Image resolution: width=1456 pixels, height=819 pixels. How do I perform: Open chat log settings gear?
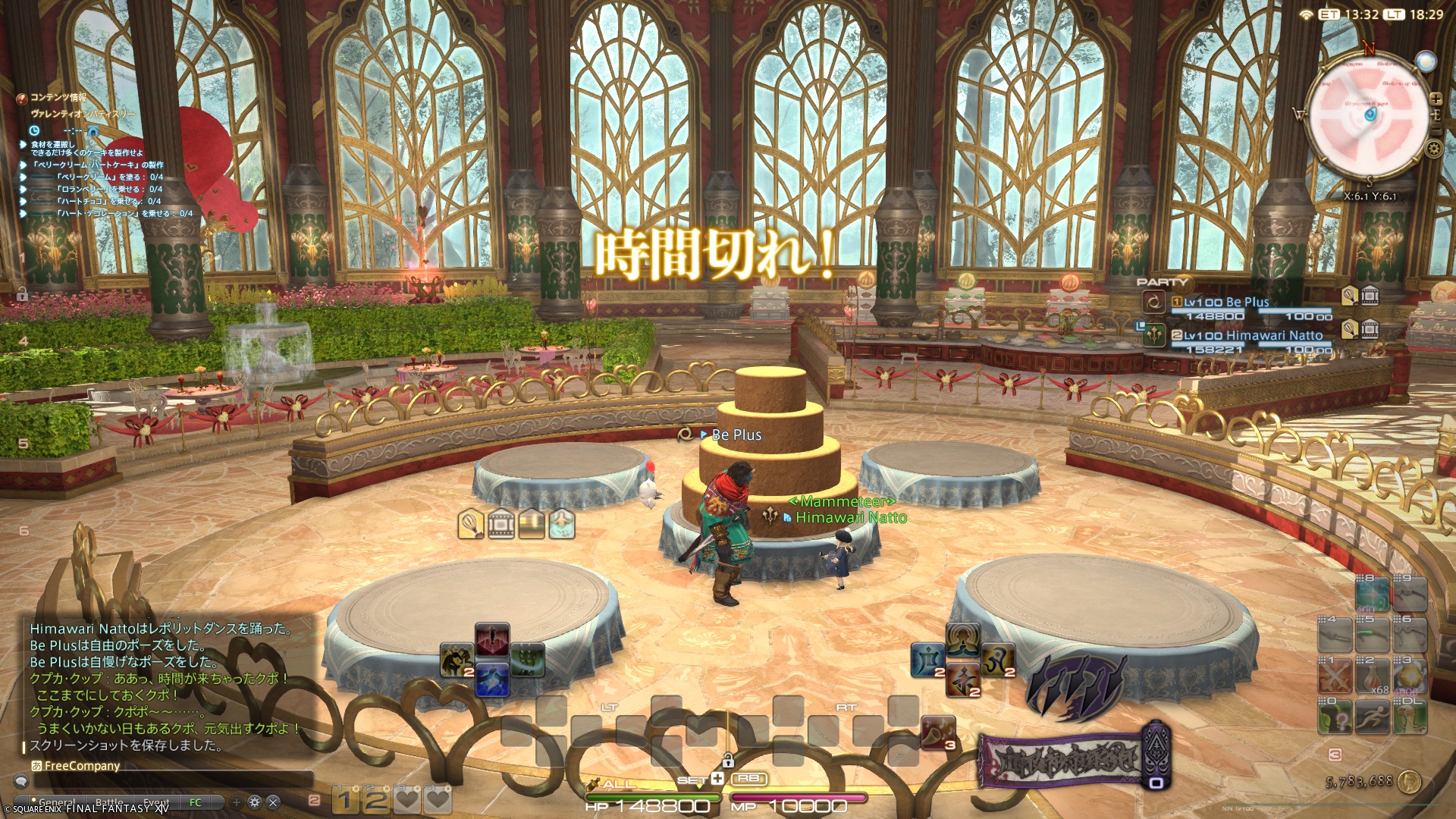[x=255, y=802]
